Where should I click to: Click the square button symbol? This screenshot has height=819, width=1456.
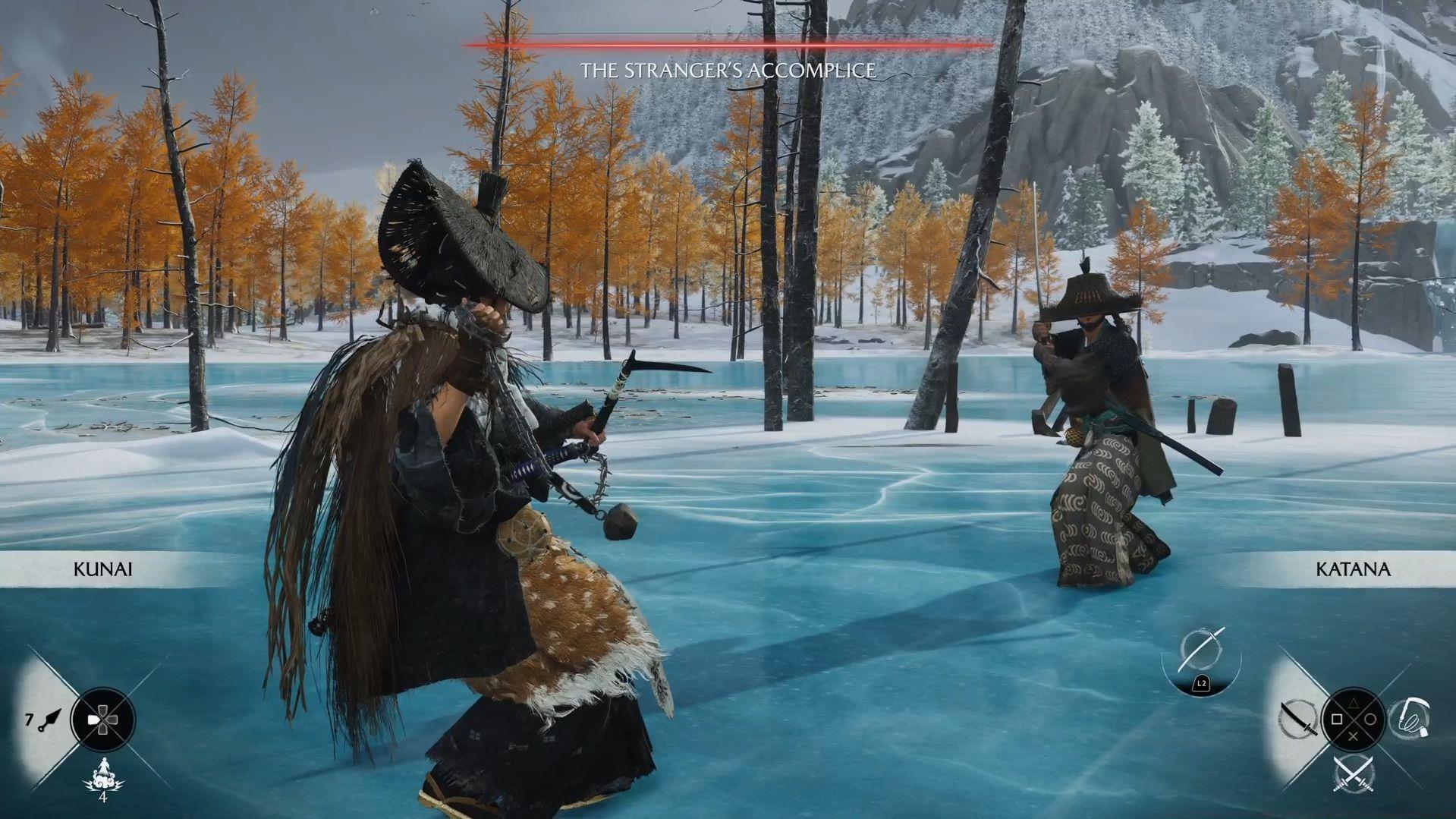point(1336,719)
